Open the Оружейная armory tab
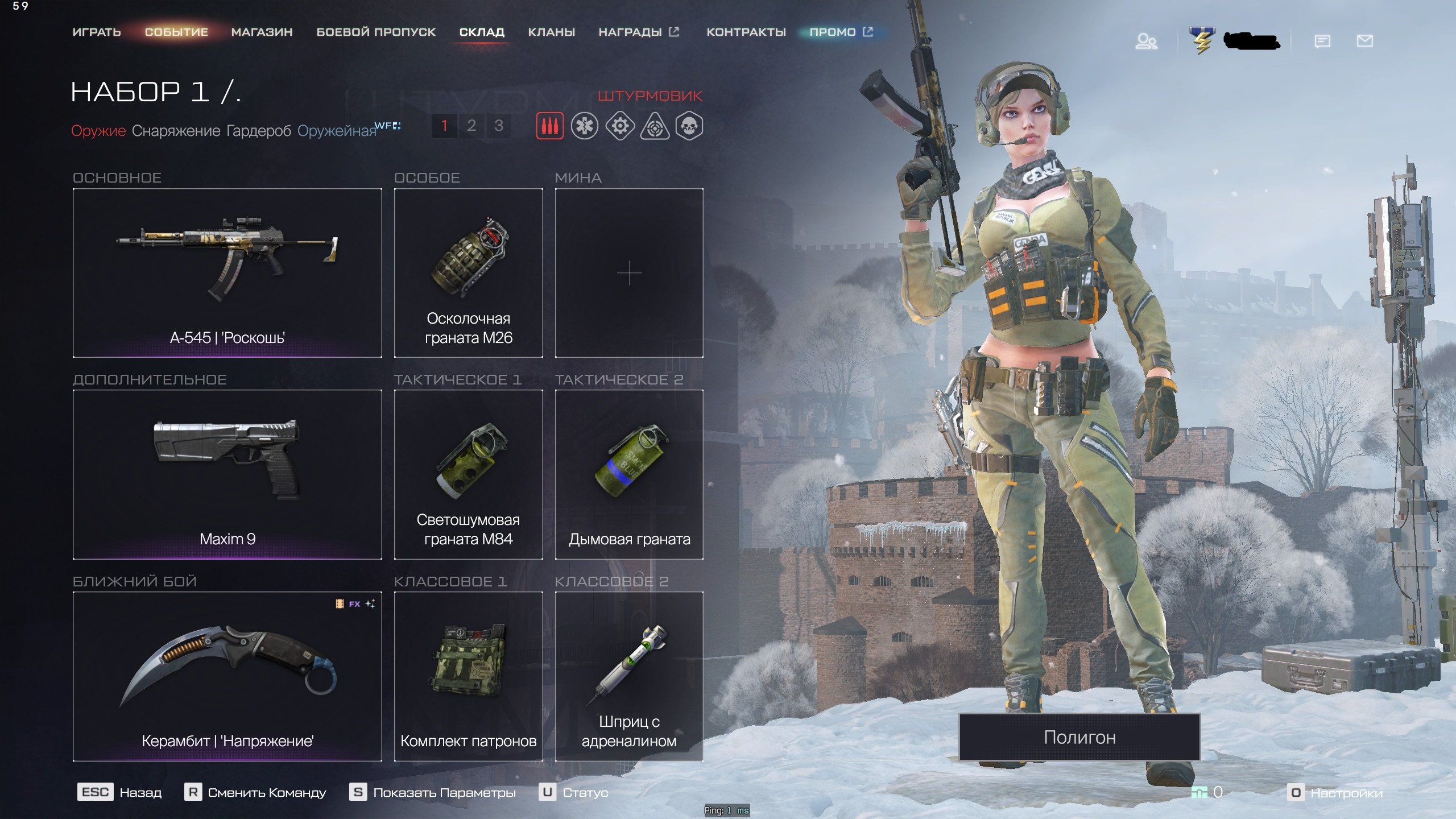The image size is (1456, 819). 337,131
